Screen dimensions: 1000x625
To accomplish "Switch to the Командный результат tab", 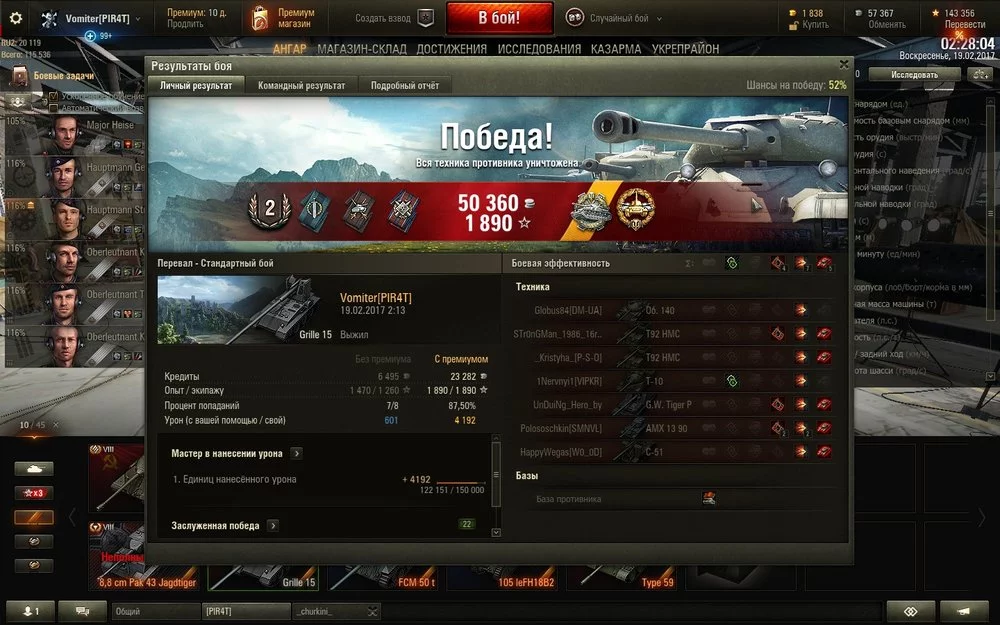I will [x=301, y=86].
